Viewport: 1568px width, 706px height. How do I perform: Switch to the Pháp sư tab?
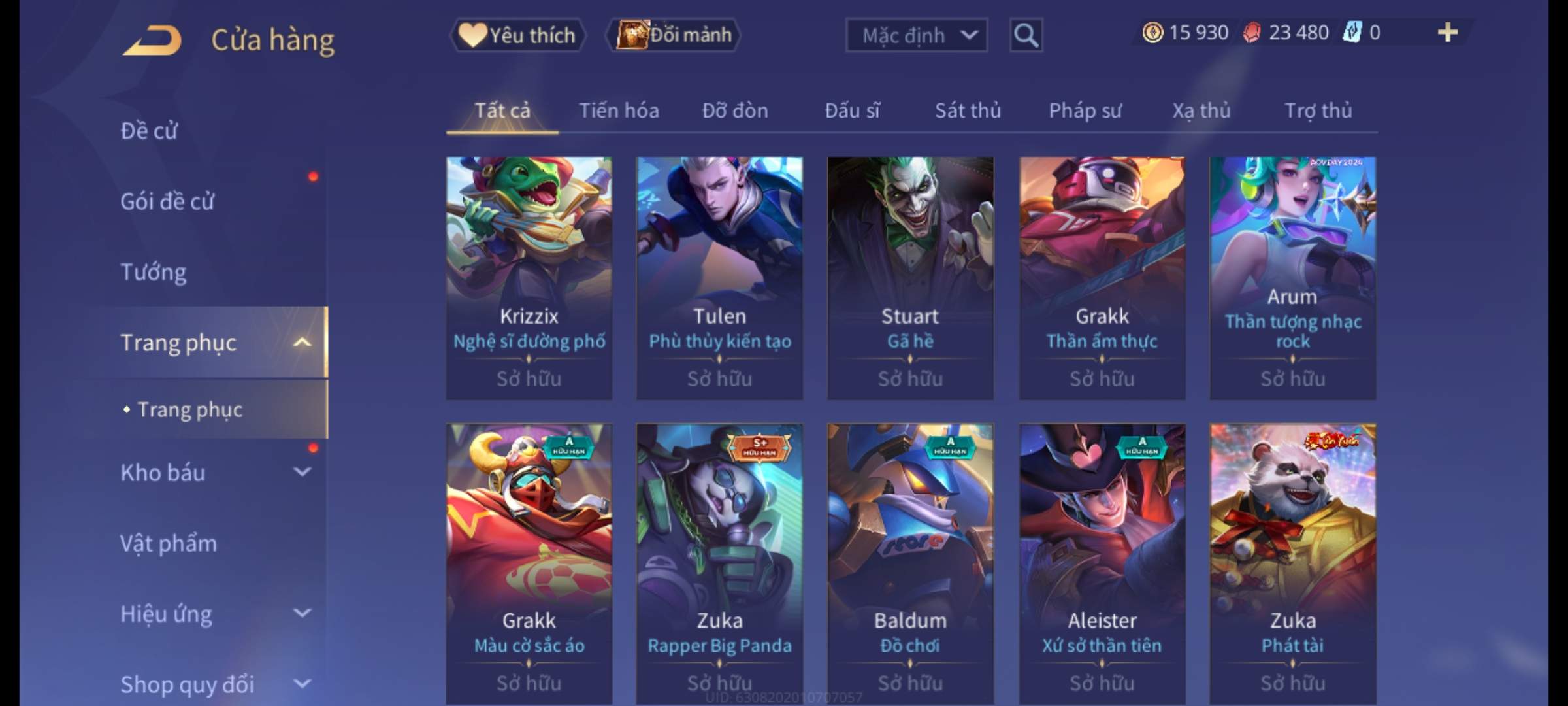pos(1085,110)
